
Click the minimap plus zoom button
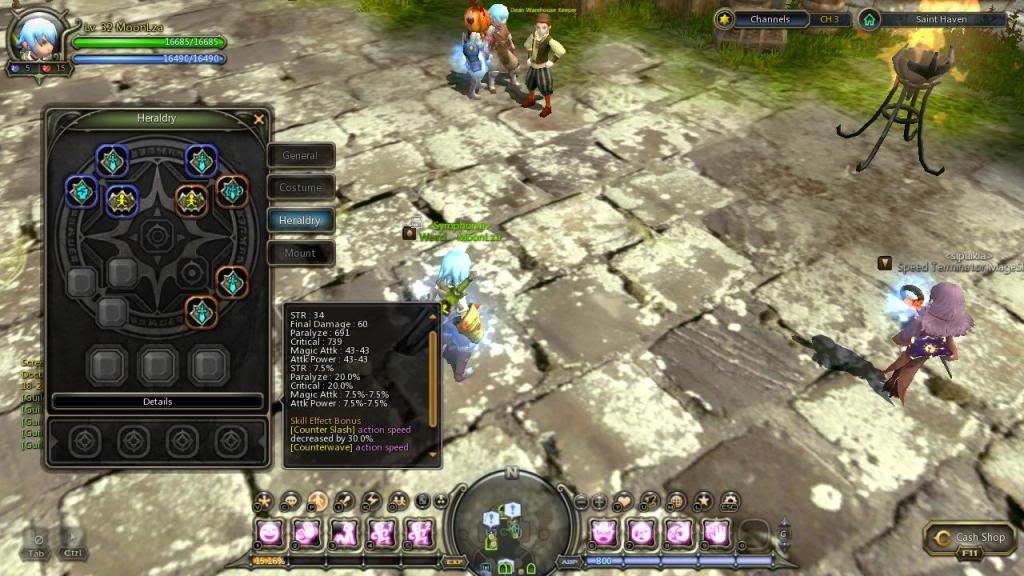599,501
